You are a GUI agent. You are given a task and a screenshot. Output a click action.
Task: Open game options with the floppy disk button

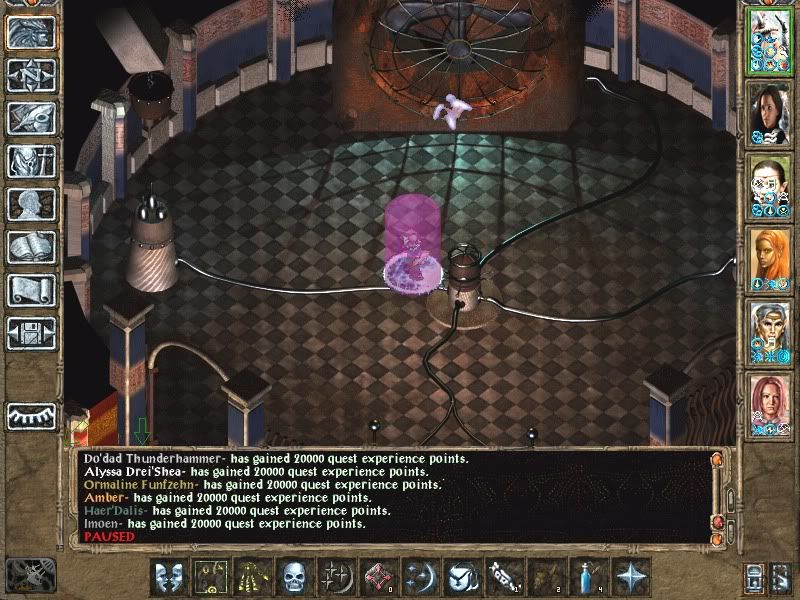click(31, 333)
